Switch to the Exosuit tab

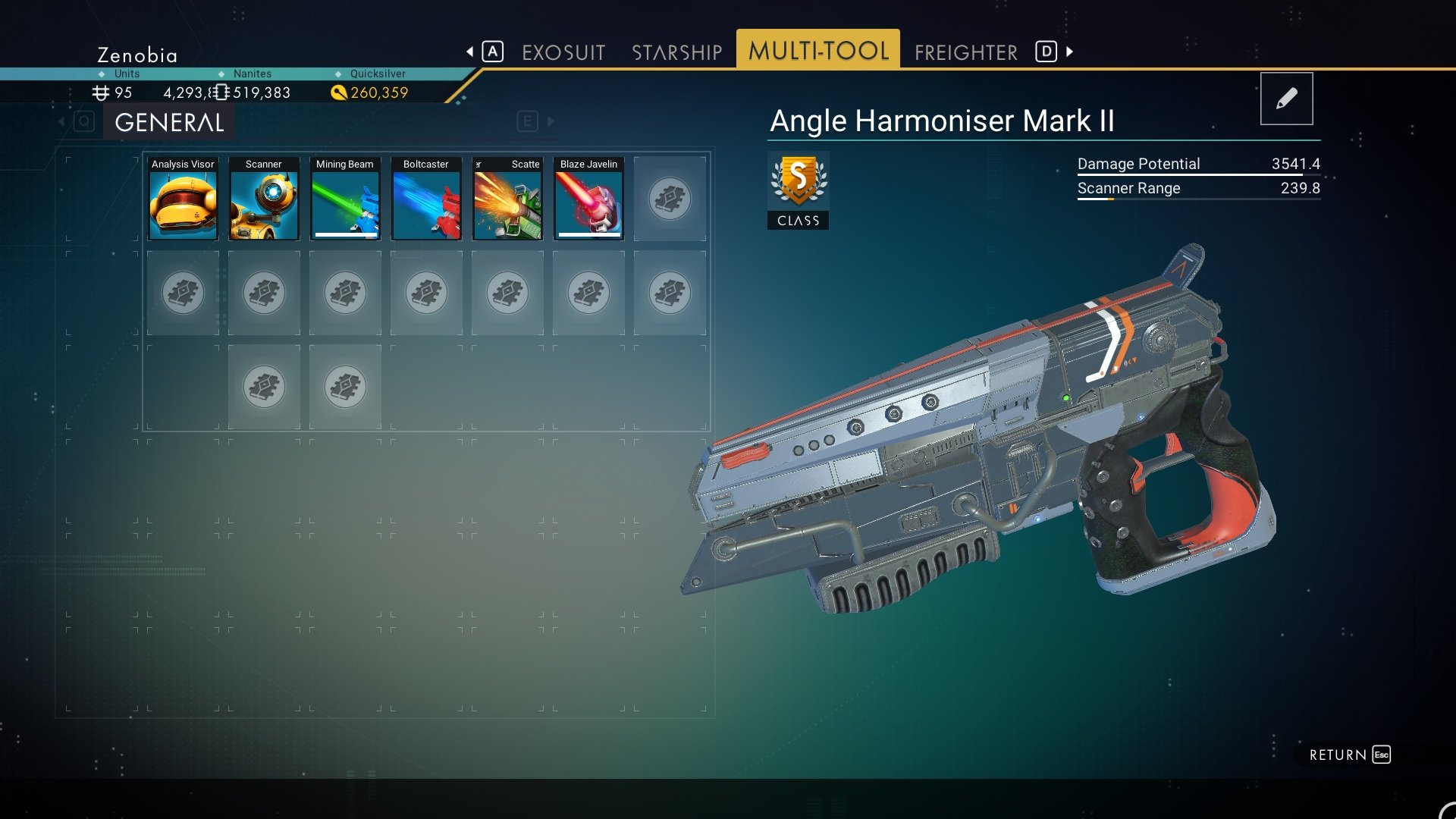coord(563,52)
